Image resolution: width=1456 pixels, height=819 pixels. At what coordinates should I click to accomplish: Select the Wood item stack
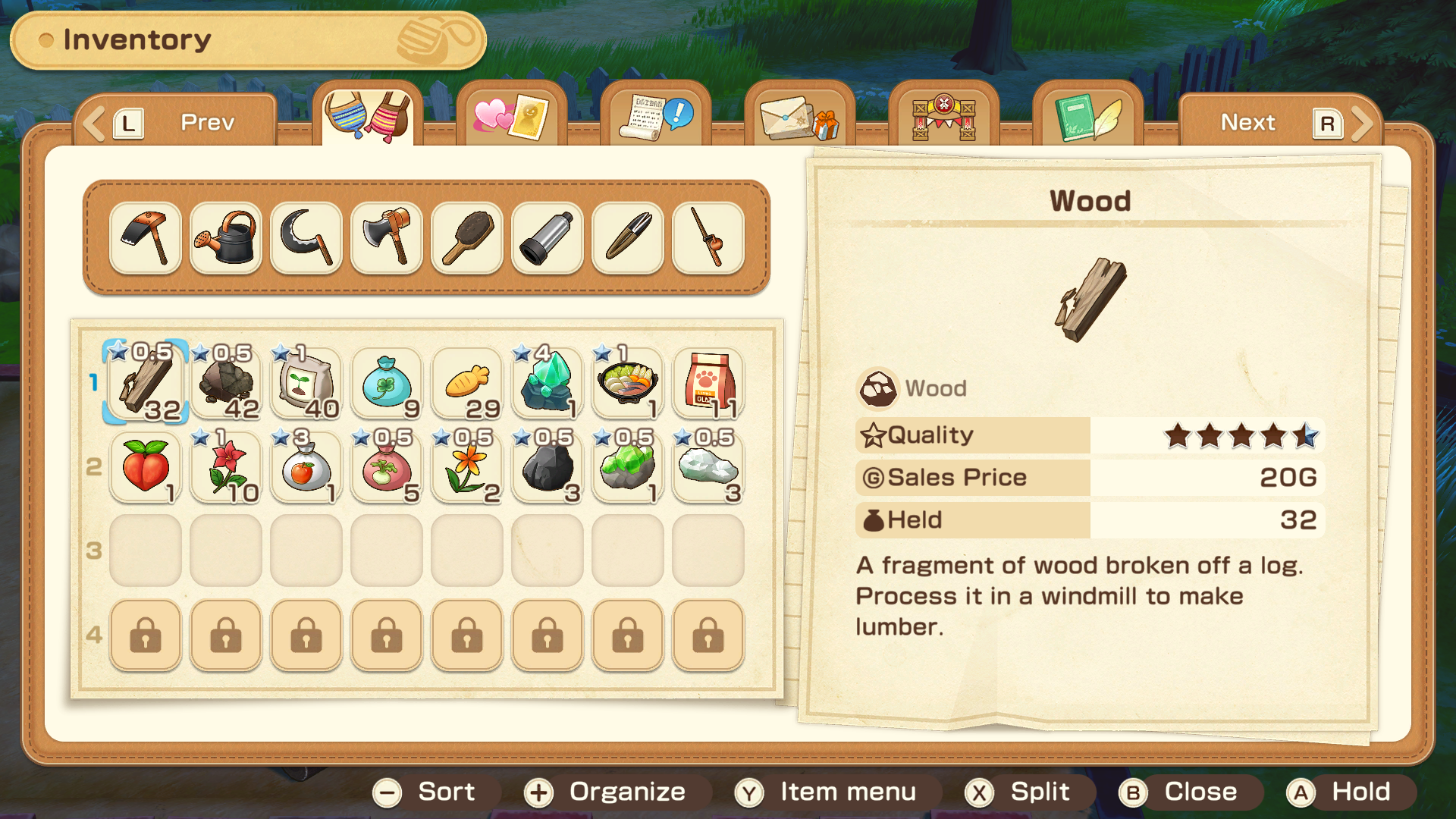[x=145, y=383]
